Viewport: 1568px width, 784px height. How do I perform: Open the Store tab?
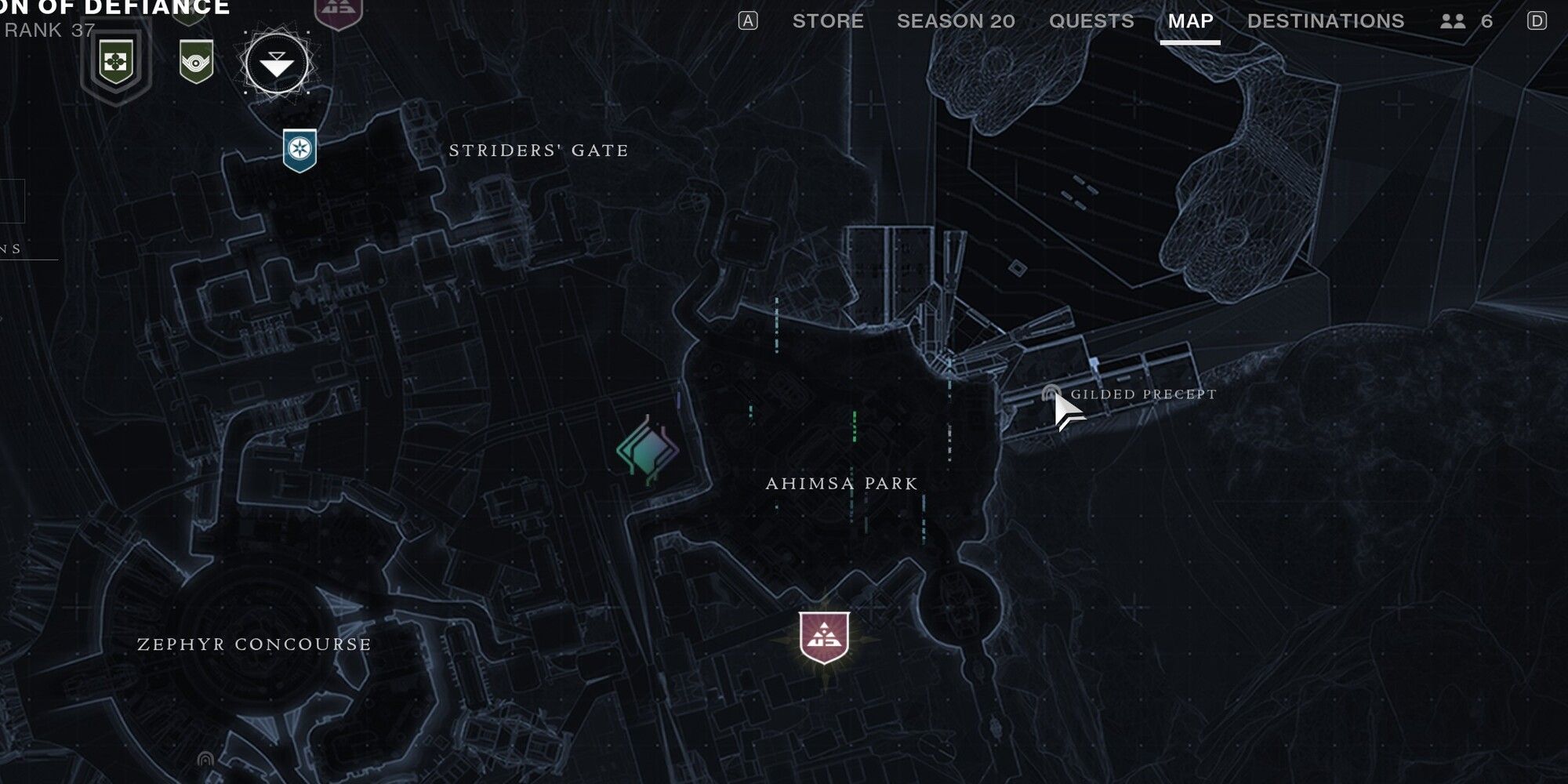coord(827,21)
